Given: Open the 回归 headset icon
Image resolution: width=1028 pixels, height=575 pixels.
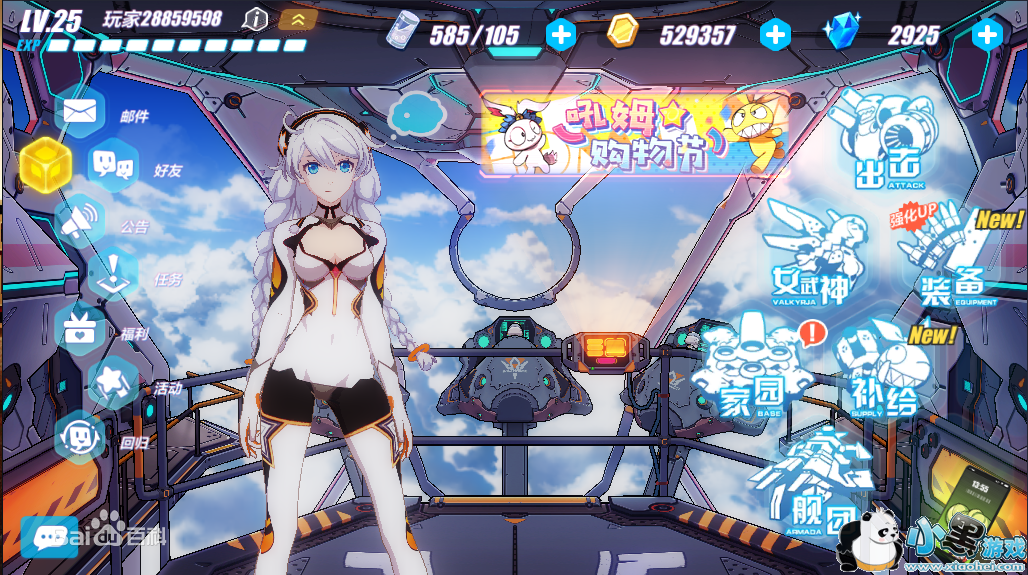Looking at the screenshot, I should click(80, 437).
